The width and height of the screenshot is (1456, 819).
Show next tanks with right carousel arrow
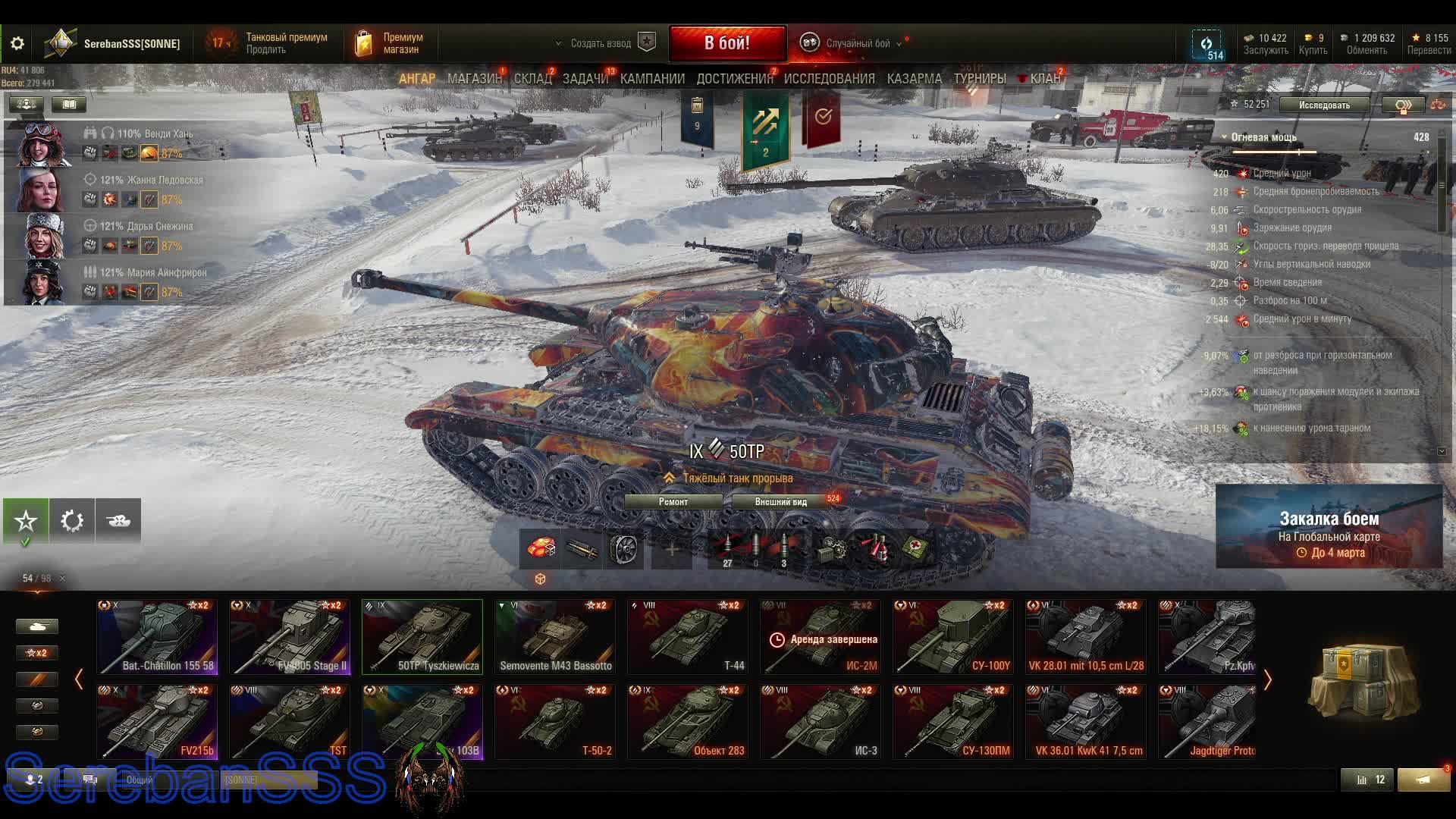(1267, 680)
